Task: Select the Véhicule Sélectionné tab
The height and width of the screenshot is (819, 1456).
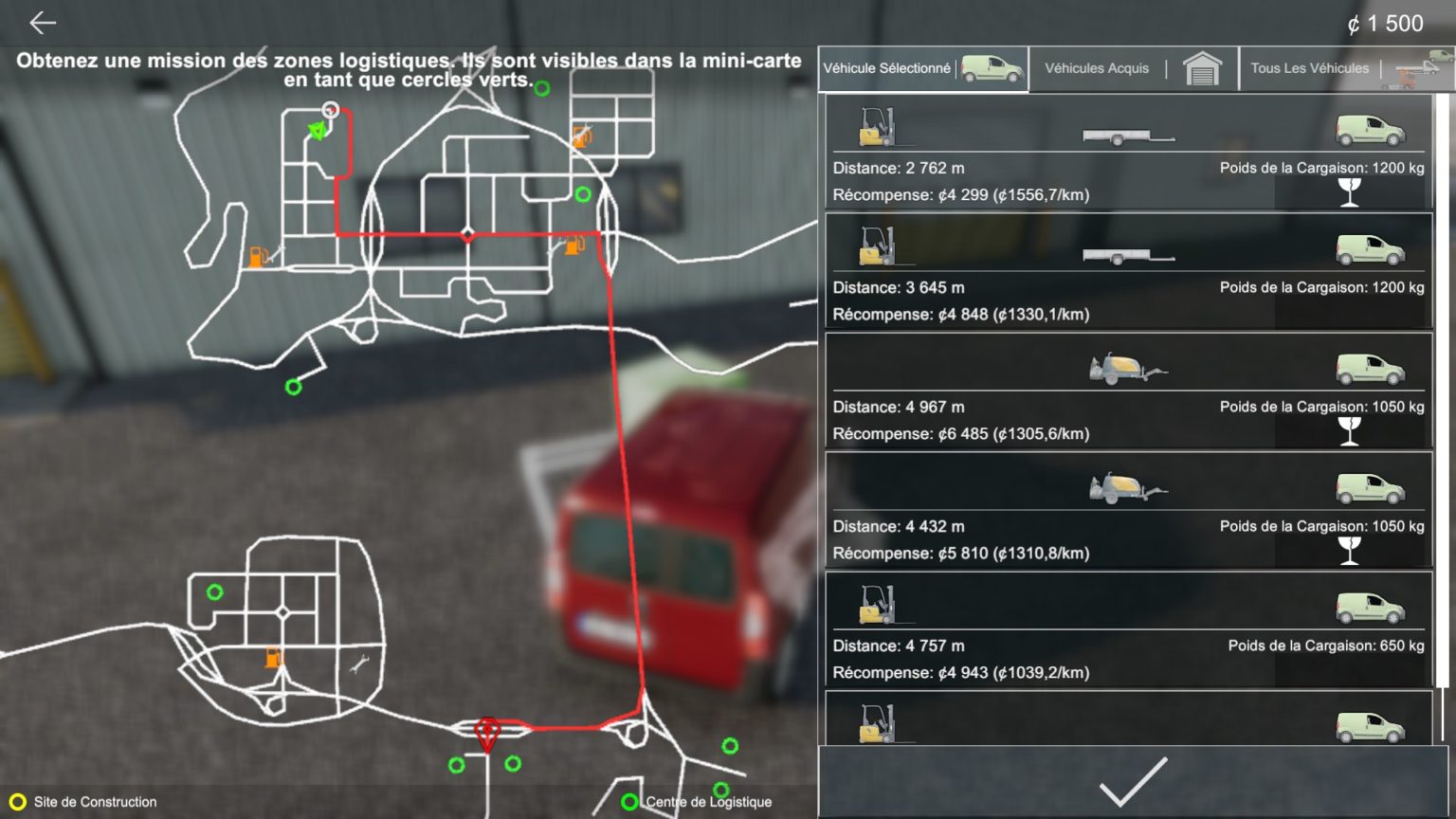Action: pos(887,67)
